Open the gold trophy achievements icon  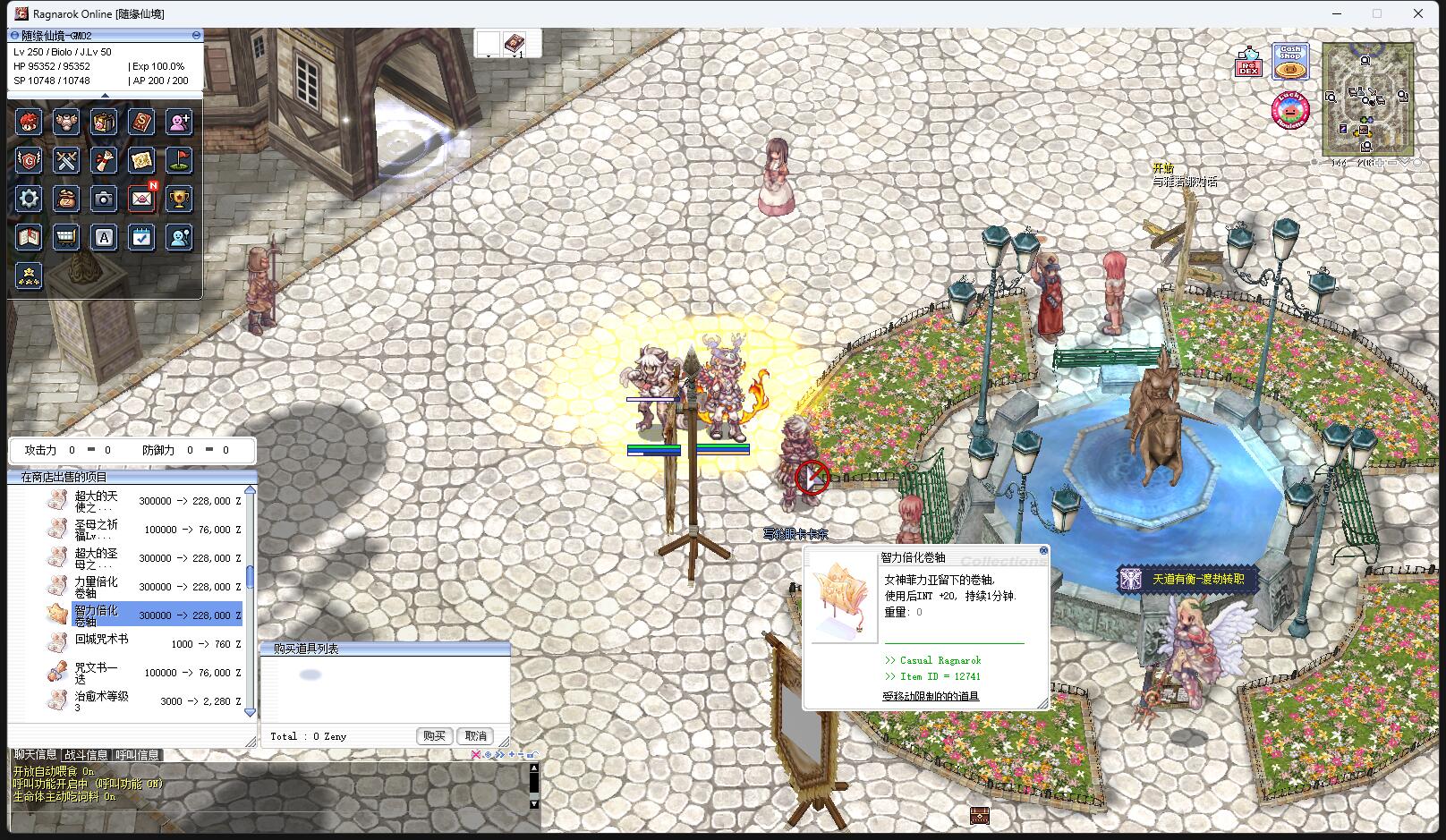point(180,199)
